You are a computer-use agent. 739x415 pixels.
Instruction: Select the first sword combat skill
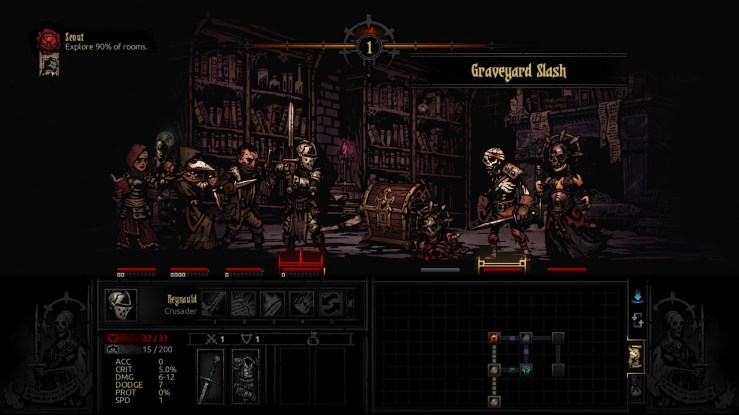[x=216, y=304]
